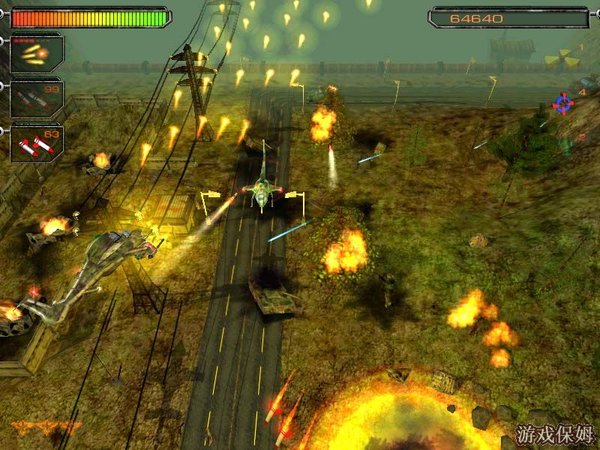600x450 pixels.
Task: Activate the red-white missile slot showing 63
Action: click(36, 142)
